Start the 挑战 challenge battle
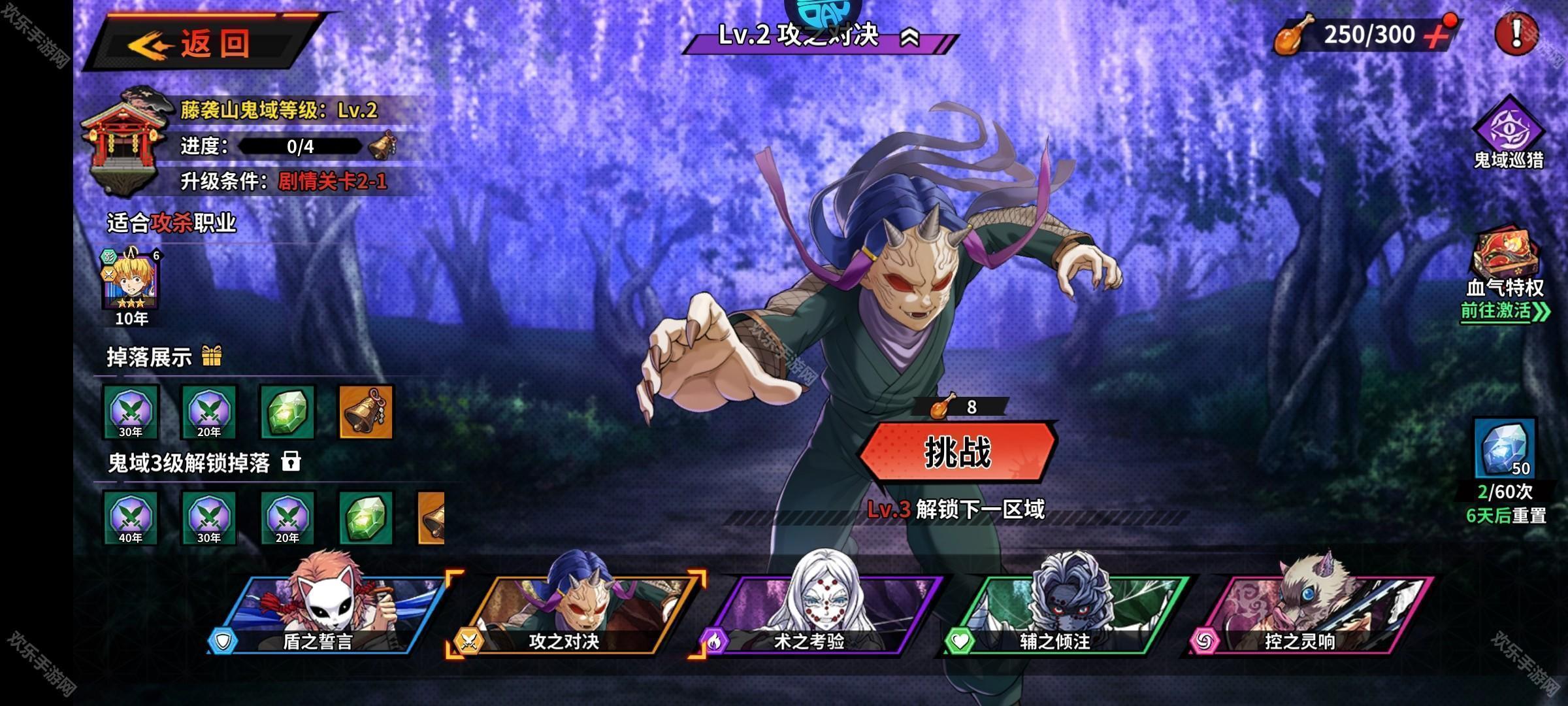 958,452
